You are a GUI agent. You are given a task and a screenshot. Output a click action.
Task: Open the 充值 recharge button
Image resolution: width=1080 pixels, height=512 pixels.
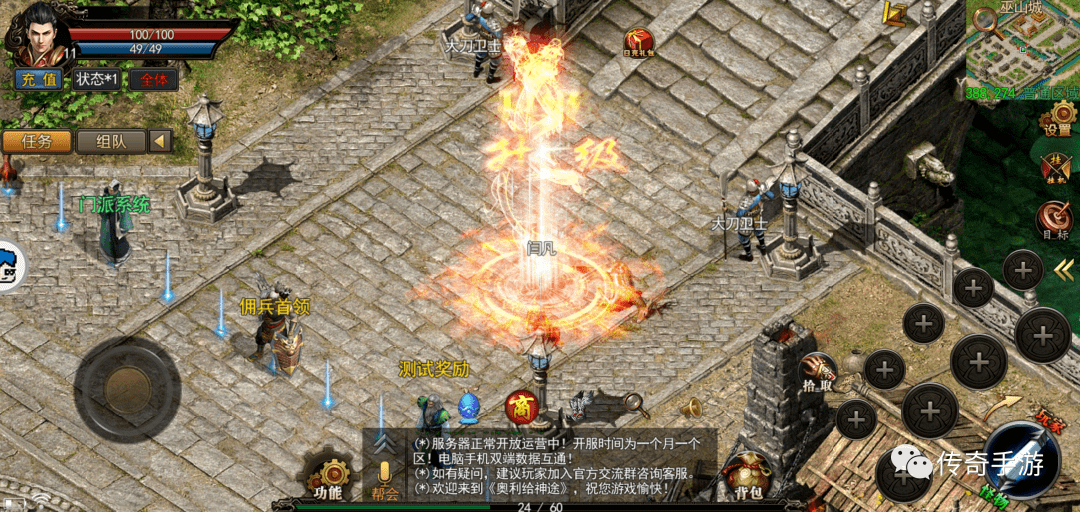(40, 79)
